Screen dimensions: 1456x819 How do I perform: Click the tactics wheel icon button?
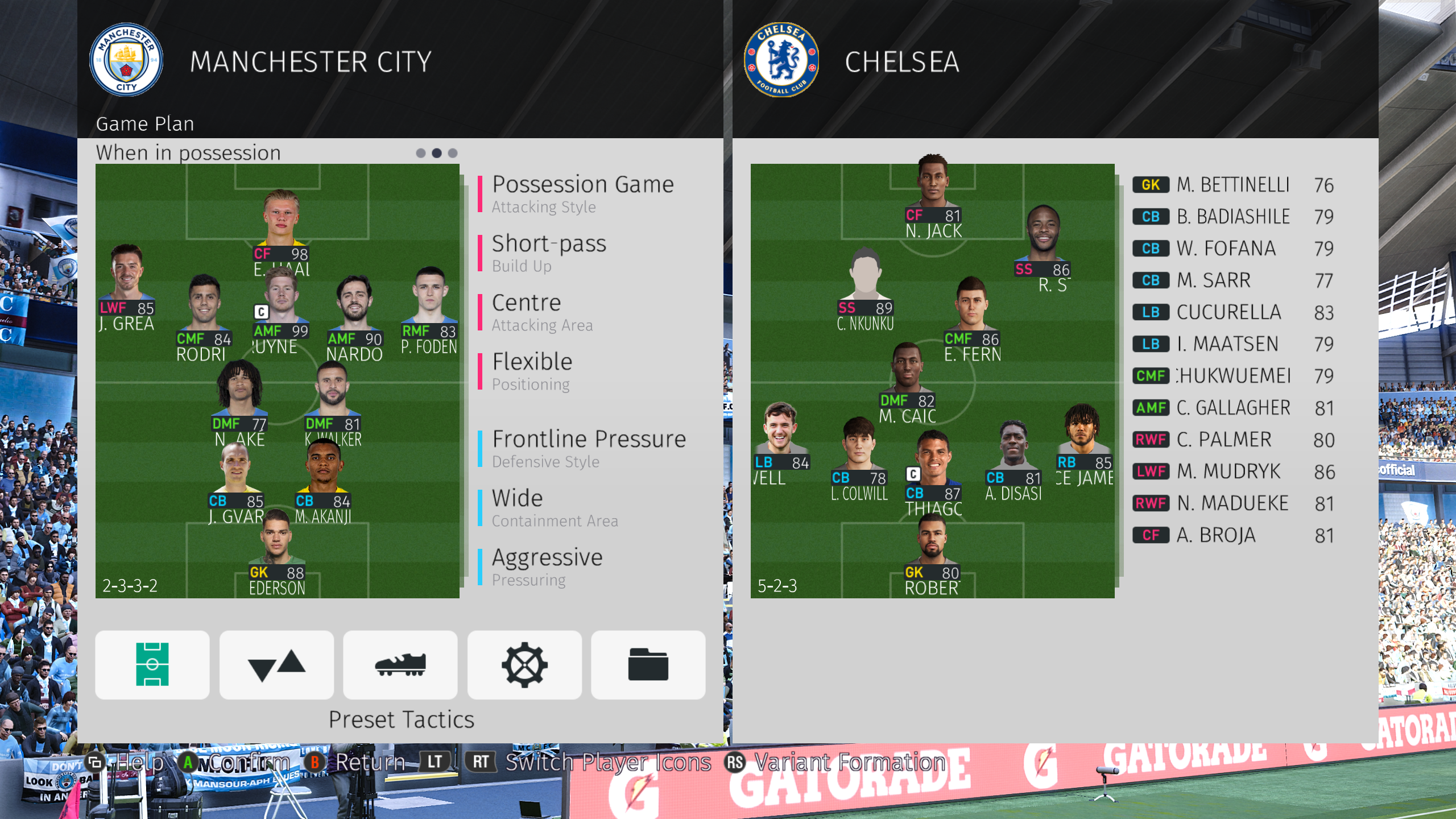[x=524, y=664]
